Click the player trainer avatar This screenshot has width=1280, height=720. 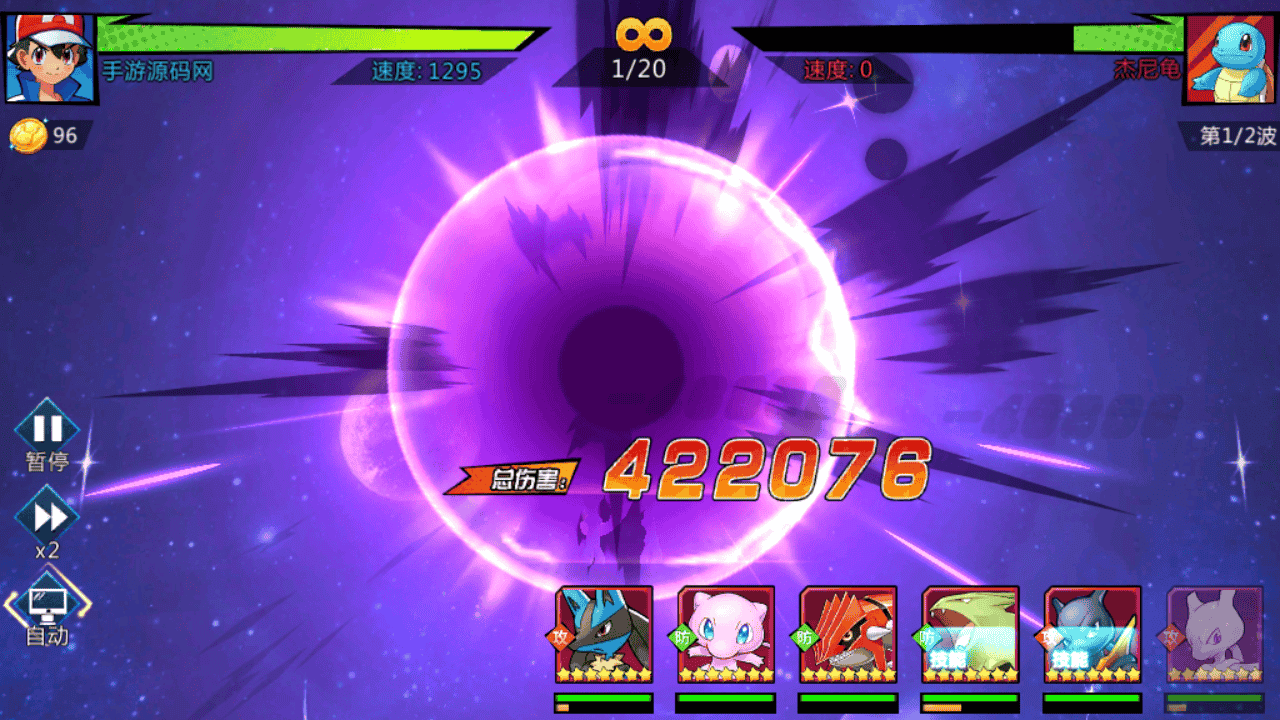(50, 58)
